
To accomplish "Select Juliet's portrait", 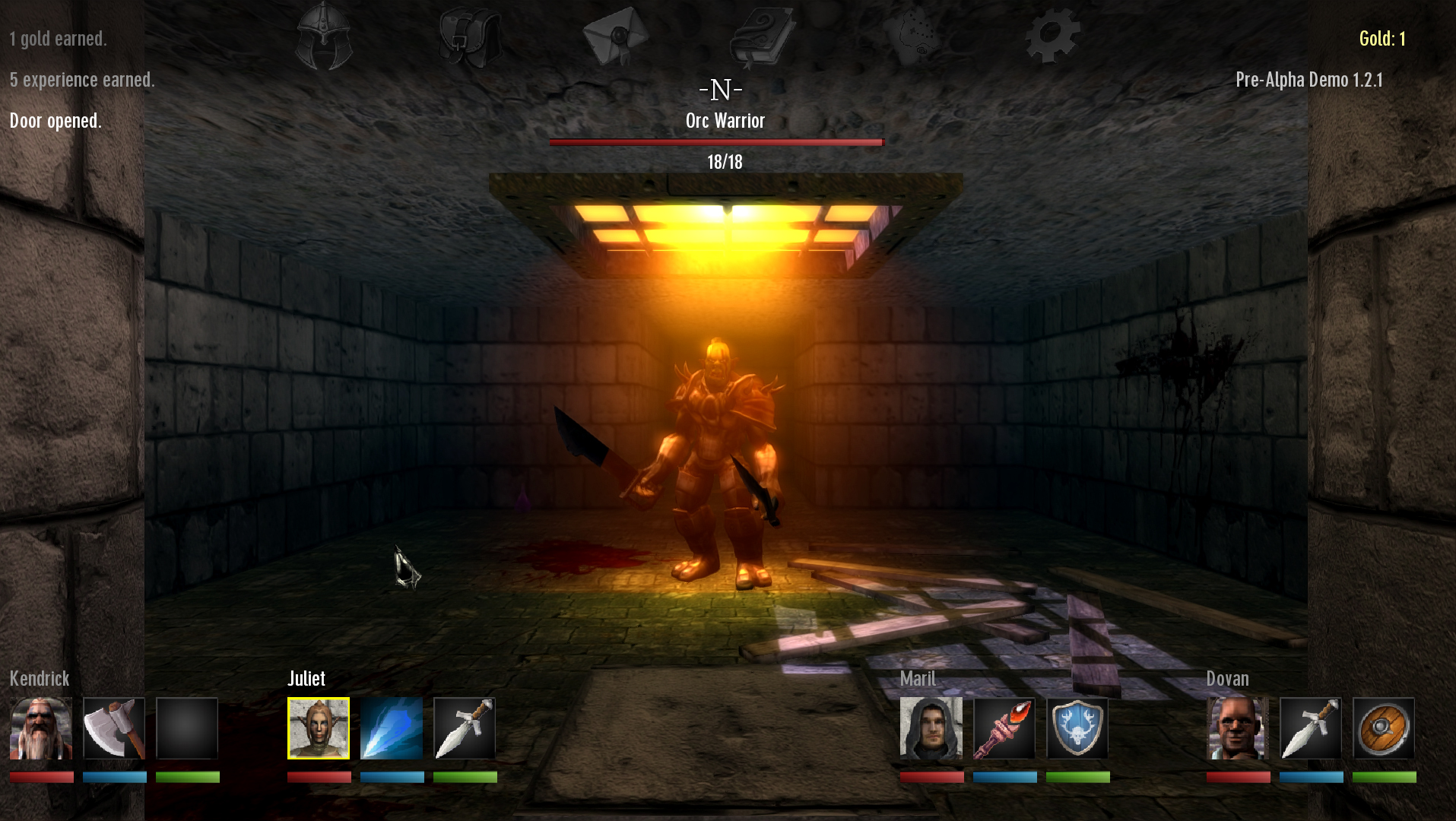I will 319,728.
